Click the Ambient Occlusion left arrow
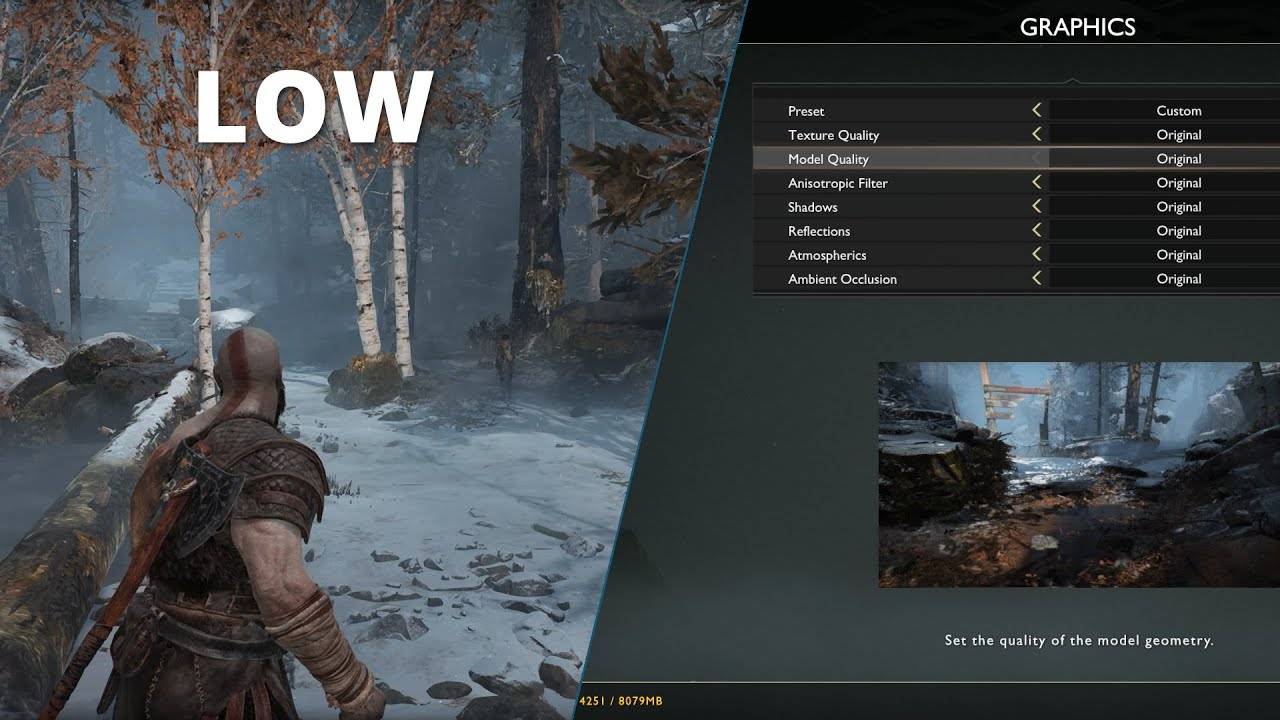 [x=1037, y=278]
